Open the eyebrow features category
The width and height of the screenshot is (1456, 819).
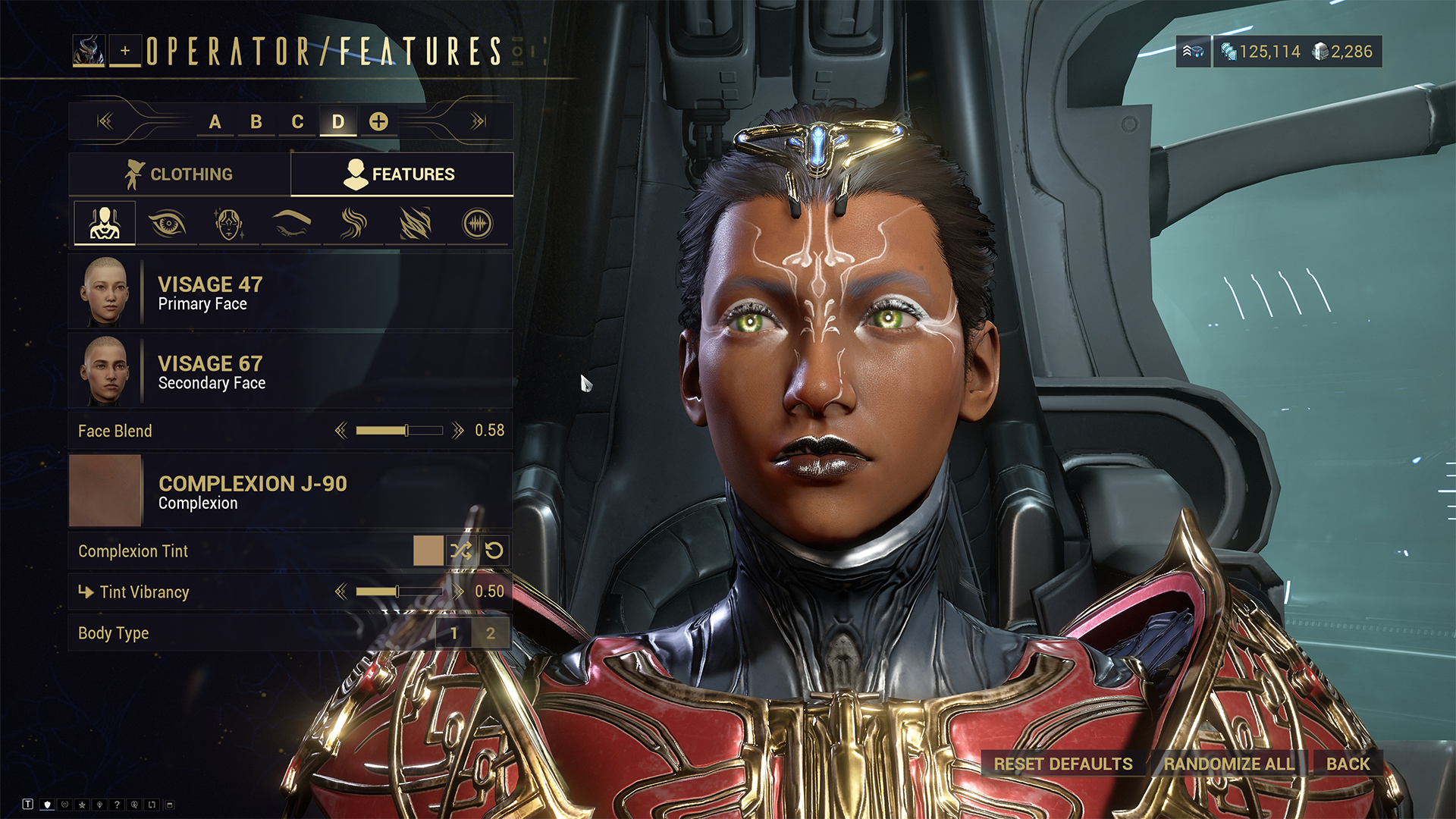click(291, 224)
